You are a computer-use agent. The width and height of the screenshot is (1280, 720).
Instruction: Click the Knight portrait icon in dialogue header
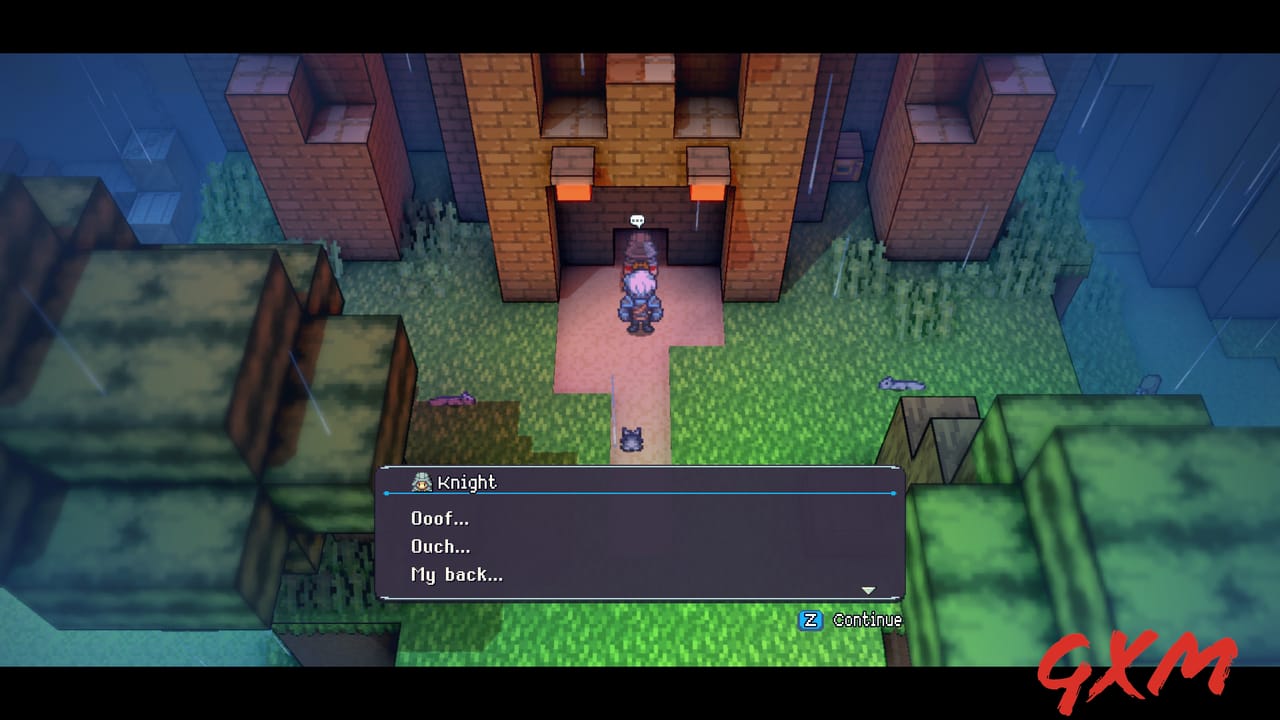point(420,482)
